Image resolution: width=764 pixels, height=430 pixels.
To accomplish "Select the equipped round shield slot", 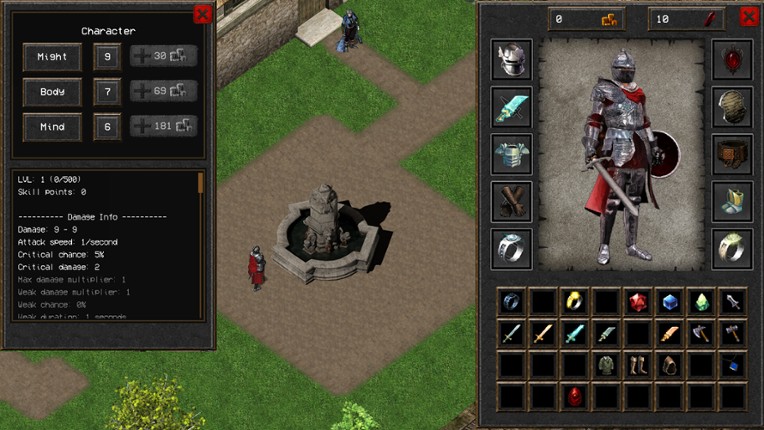I will coord(732,106).
